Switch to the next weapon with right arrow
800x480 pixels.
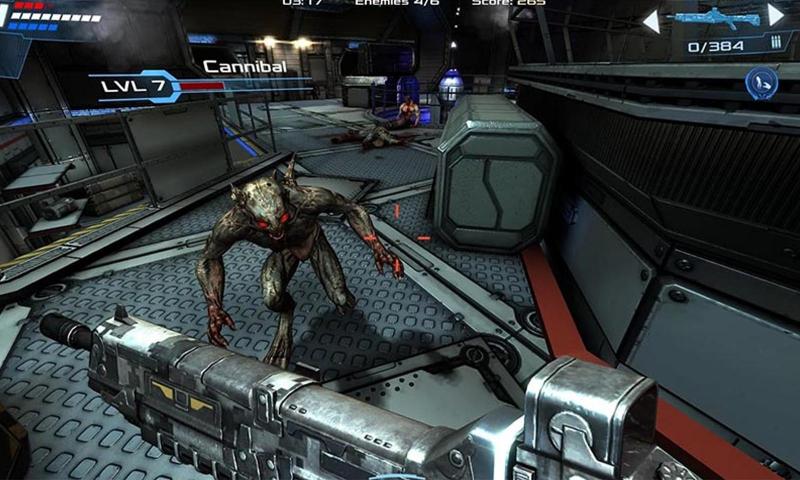(776, 15)
